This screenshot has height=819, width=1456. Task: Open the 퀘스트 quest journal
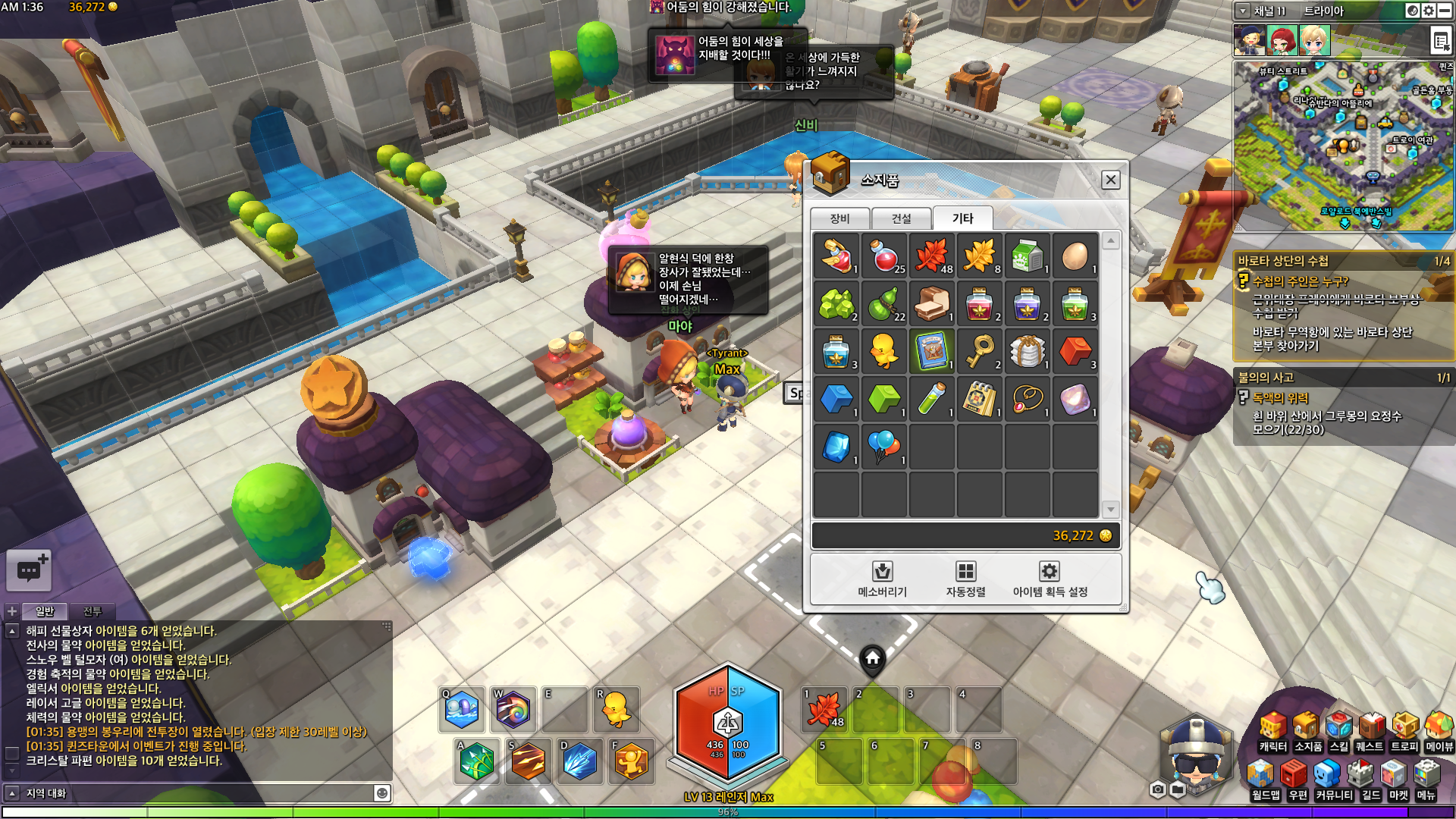tap(1370, 733)
